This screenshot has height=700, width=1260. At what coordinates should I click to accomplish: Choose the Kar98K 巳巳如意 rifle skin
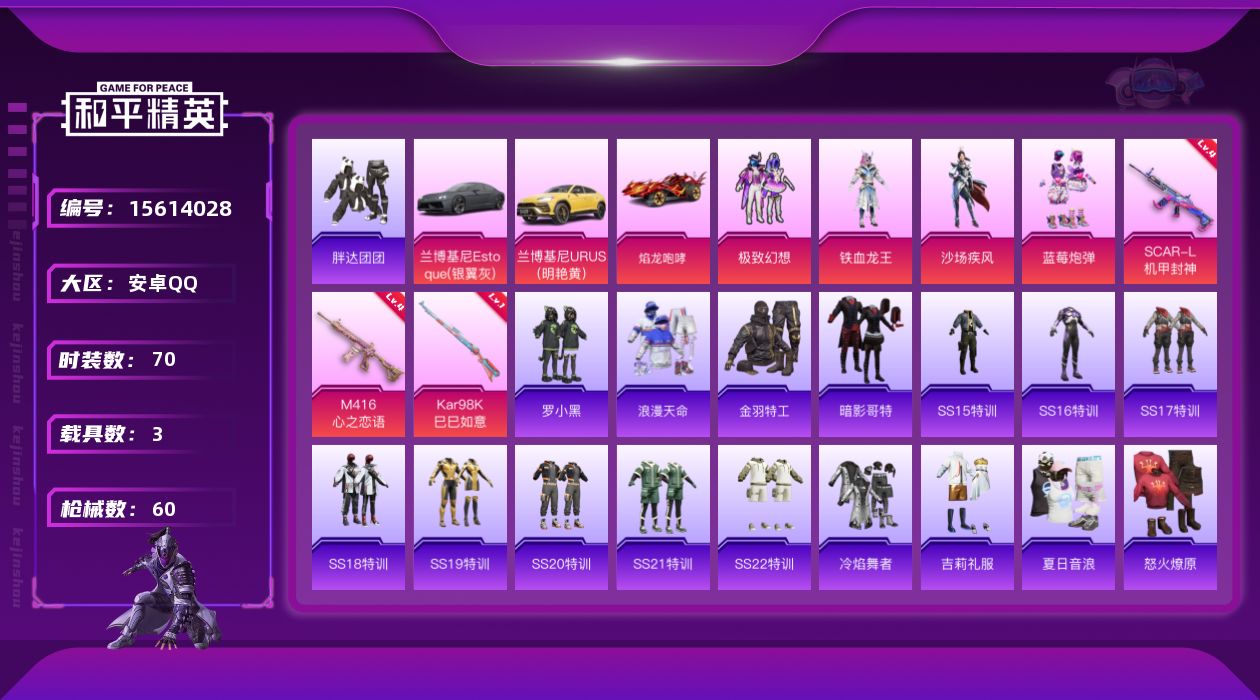pyautogui.click(x=460, y=364)
